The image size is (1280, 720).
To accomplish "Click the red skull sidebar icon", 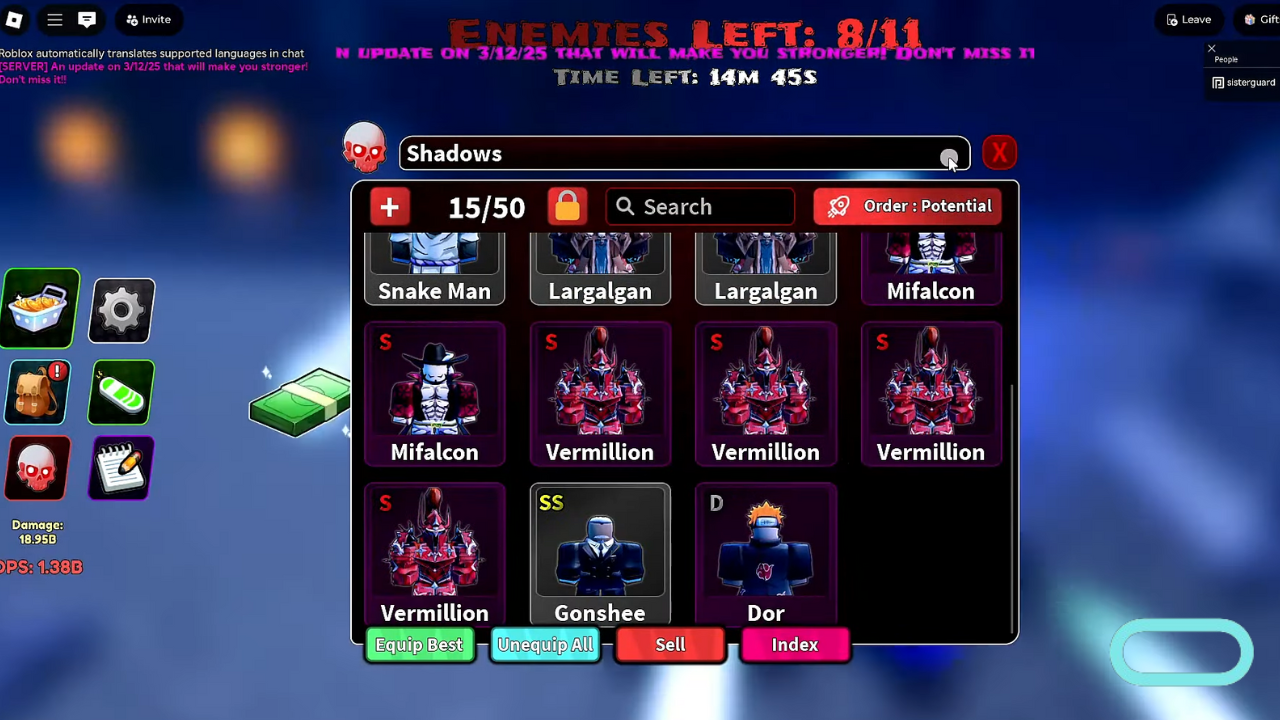I will [38, 468].
